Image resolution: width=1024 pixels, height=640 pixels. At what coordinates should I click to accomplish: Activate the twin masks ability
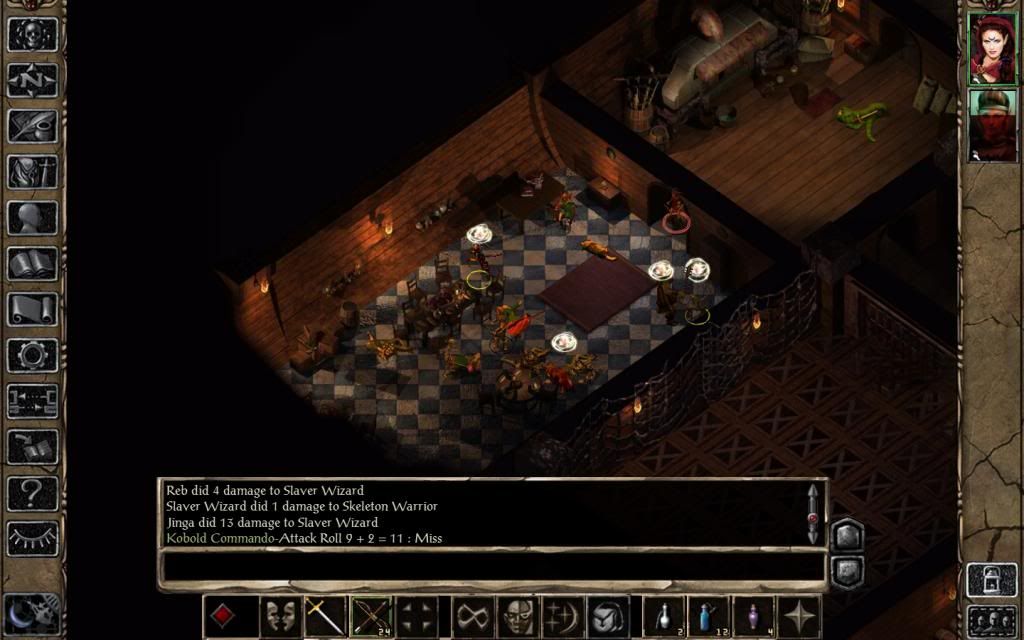281,616
